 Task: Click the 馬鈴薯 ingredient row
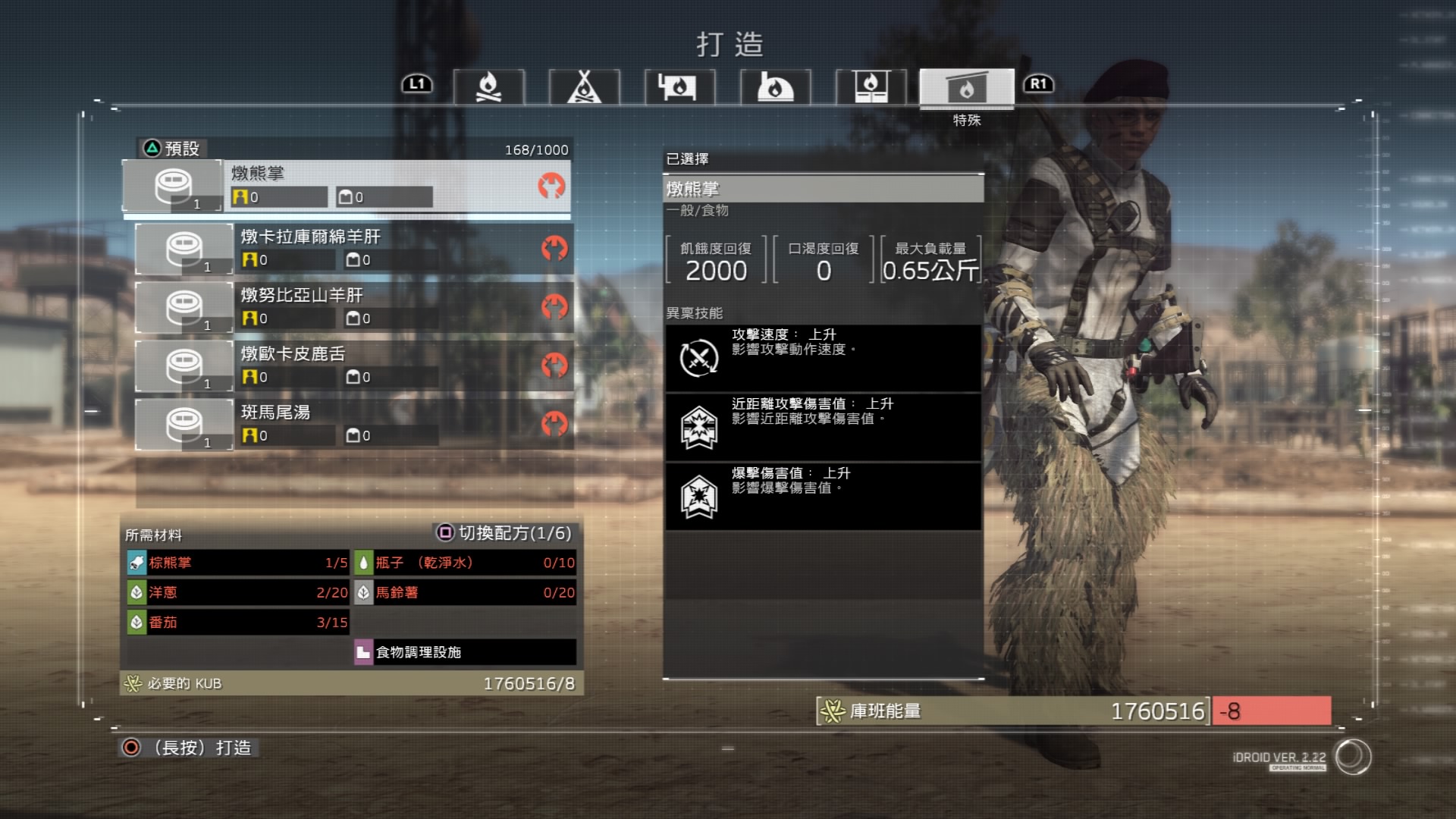(465, 592)
